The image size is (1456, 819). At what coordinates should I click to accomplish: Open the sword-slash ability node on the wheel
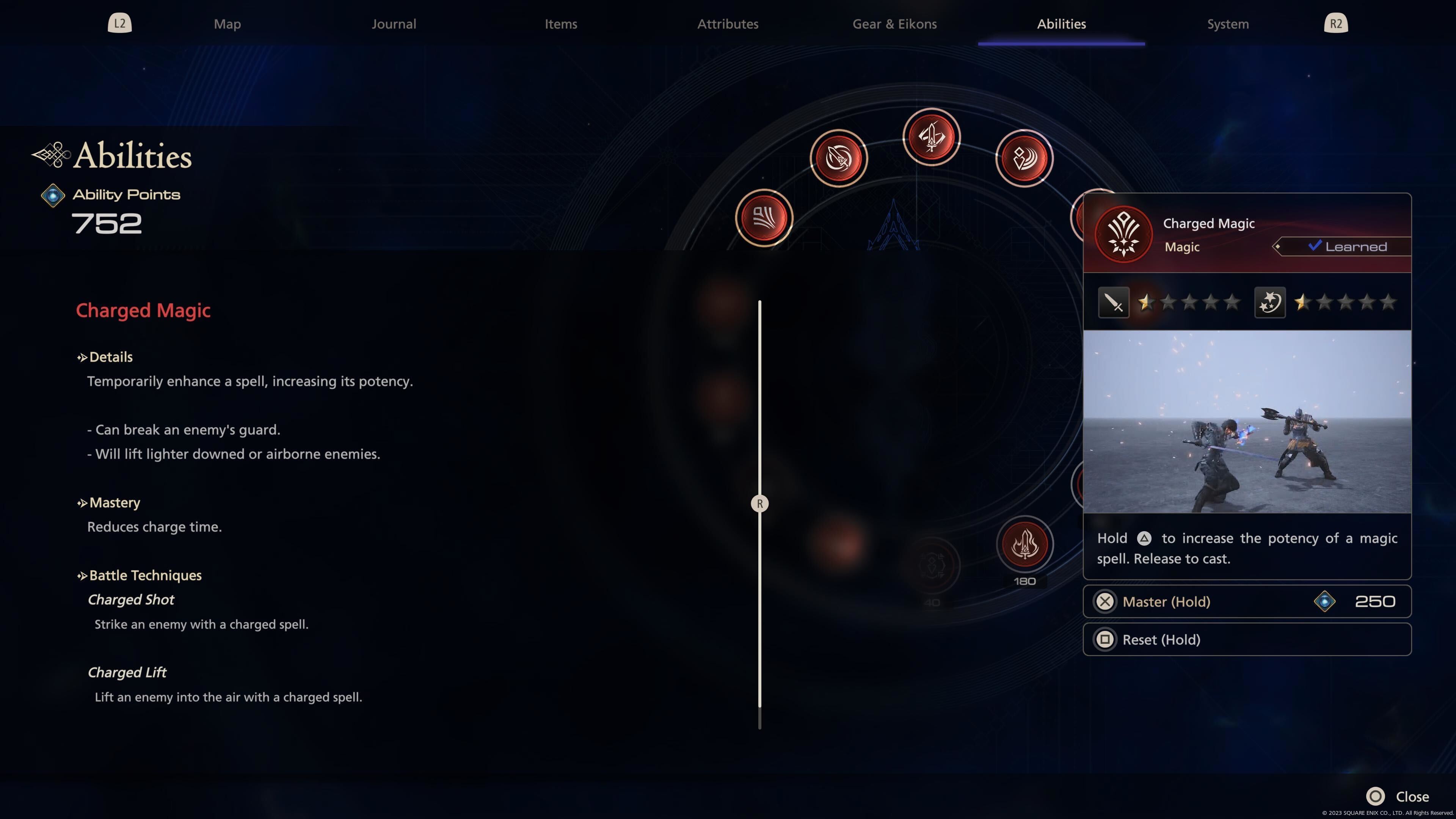pyautogui.click(x=839, y=158)
